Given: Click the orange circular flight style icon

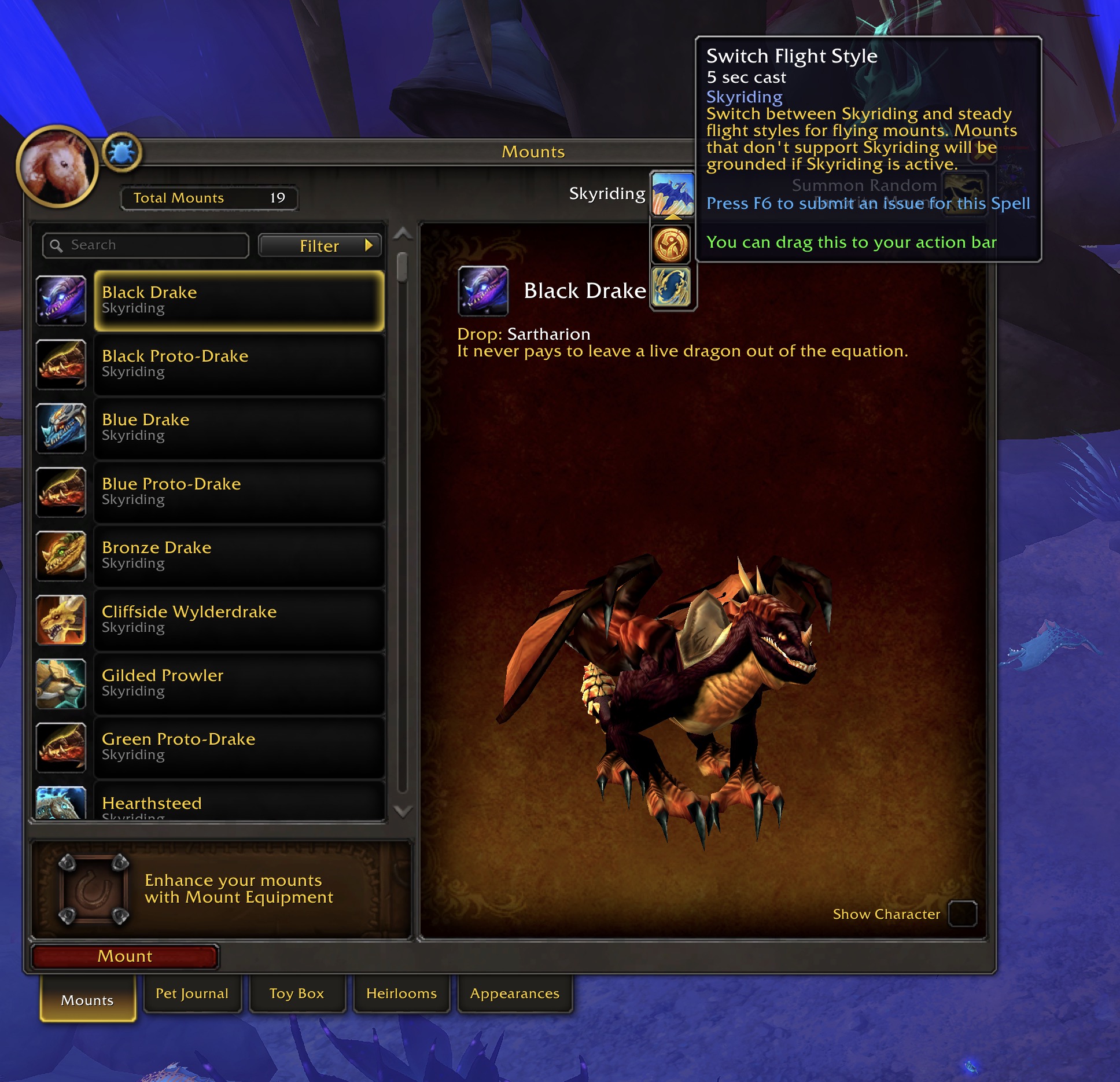Looking at the screenshot, I should [672, 244].
